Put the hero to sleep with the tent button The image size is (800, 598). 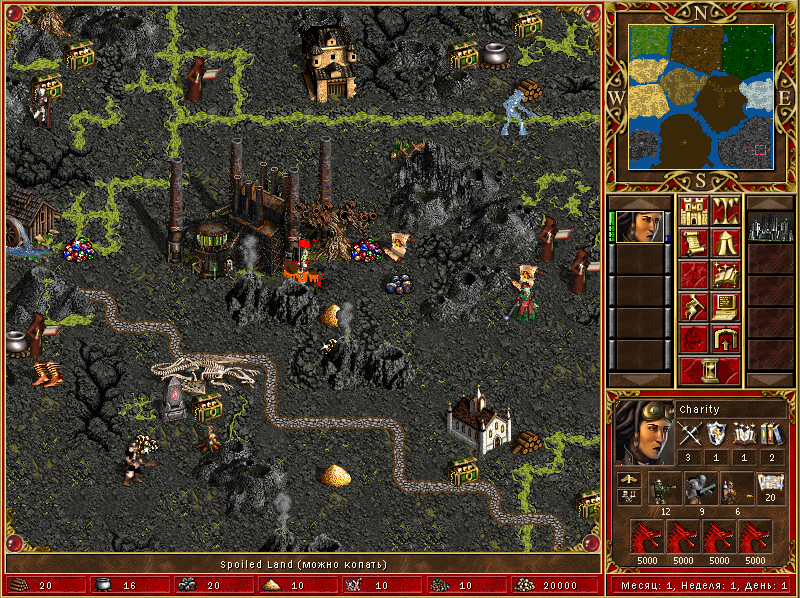pyautogui.click(x=724, y=243)
